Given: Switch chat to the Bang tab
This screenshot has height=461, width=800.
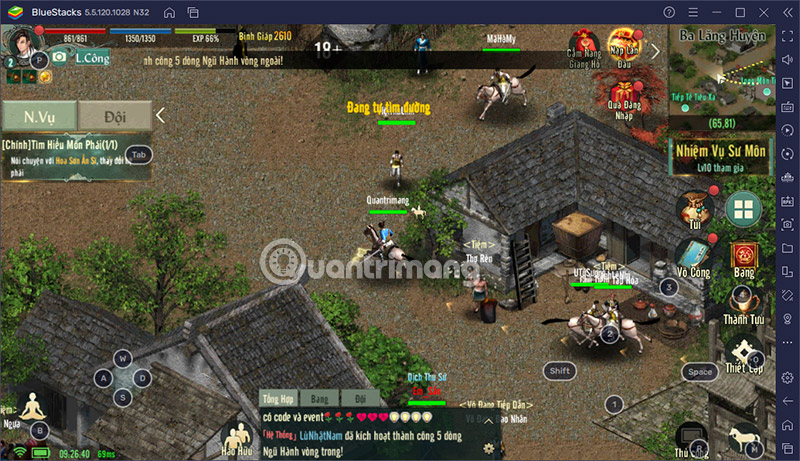Looking at the screenshot, I should (319, 398).
